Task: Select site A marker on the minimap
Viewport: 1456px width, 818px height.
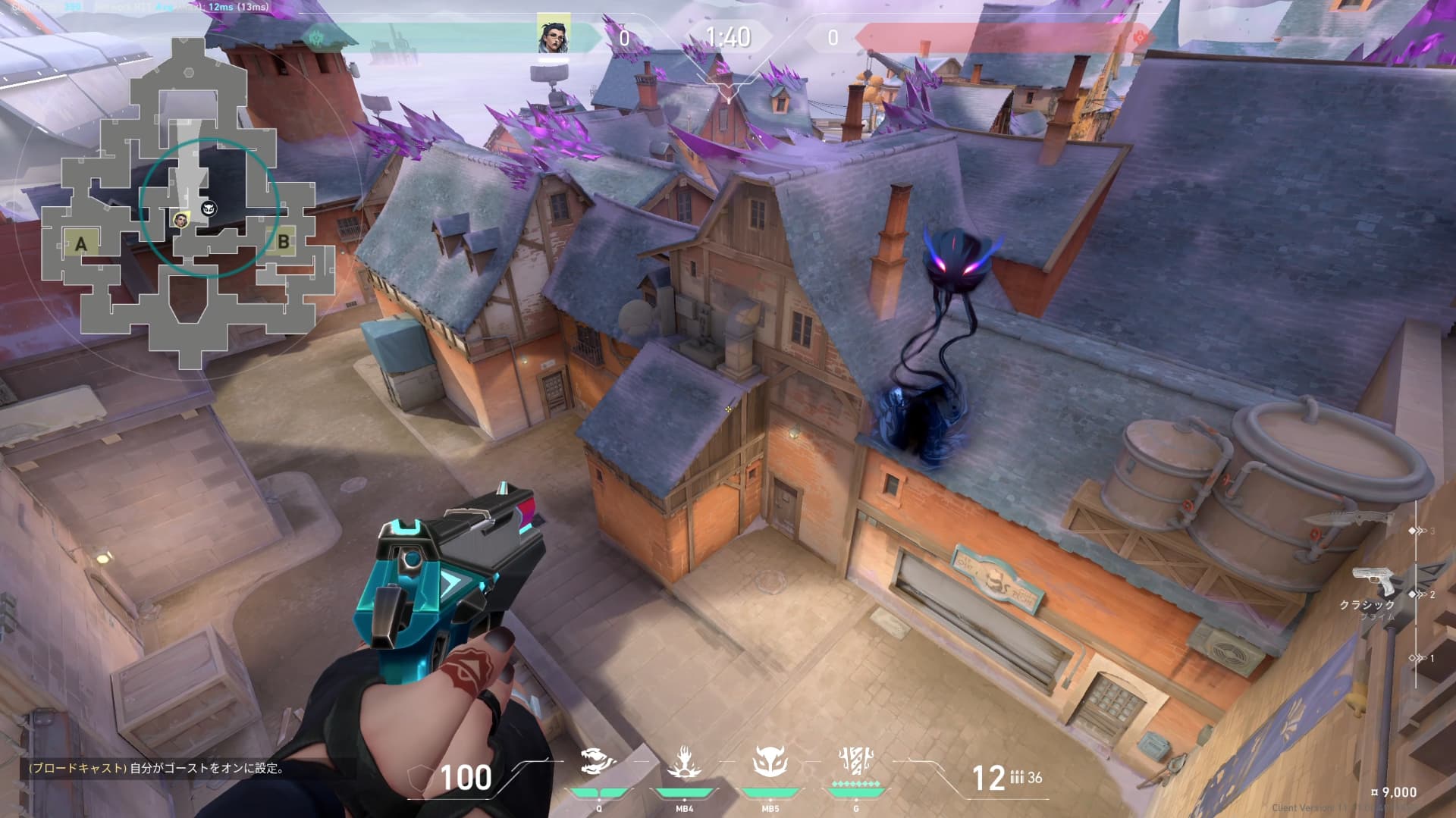Action: pyautogui.click(x=81, y=243)
